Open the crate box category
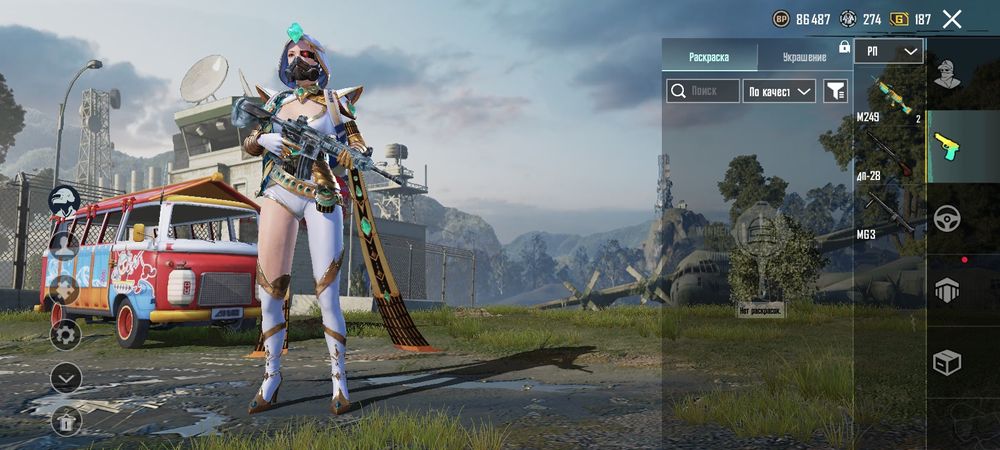The width and height of the screenshot is (1000, 450). click(x=947, y=362)
